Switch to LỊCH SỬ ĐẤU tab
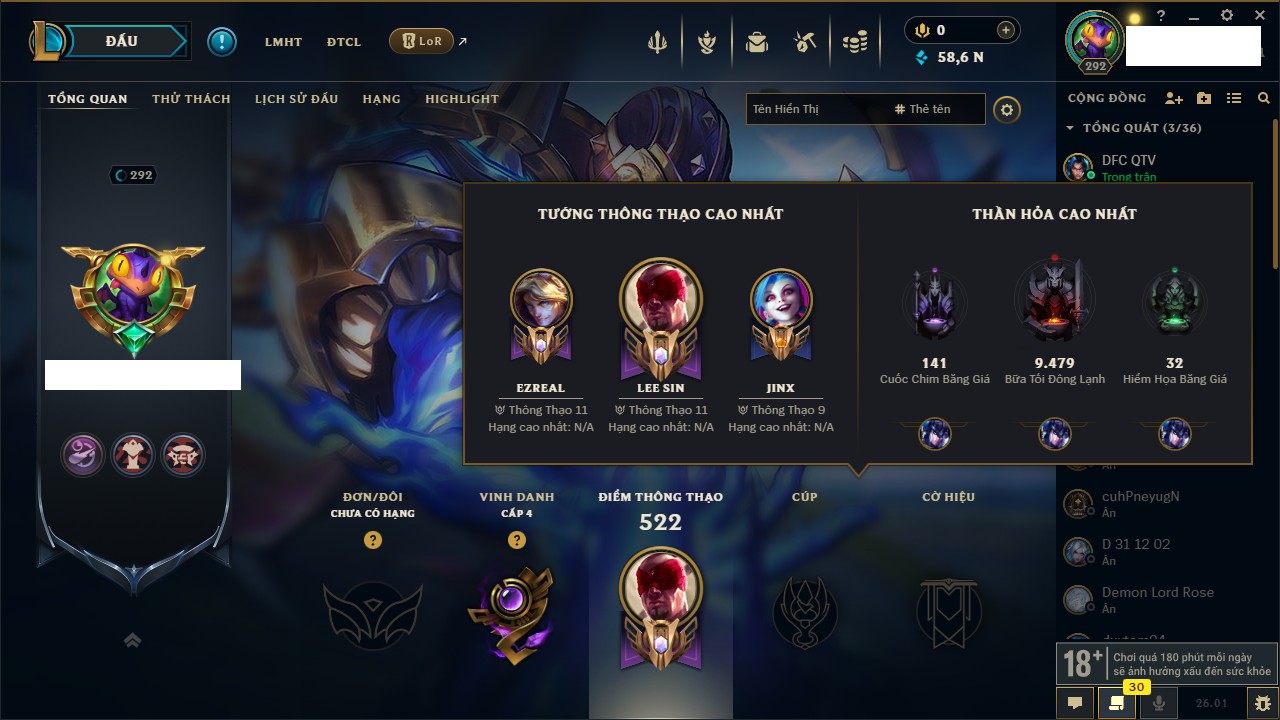Image resolution: width=1280 pixels, height=720 pixels. [296, 99]
